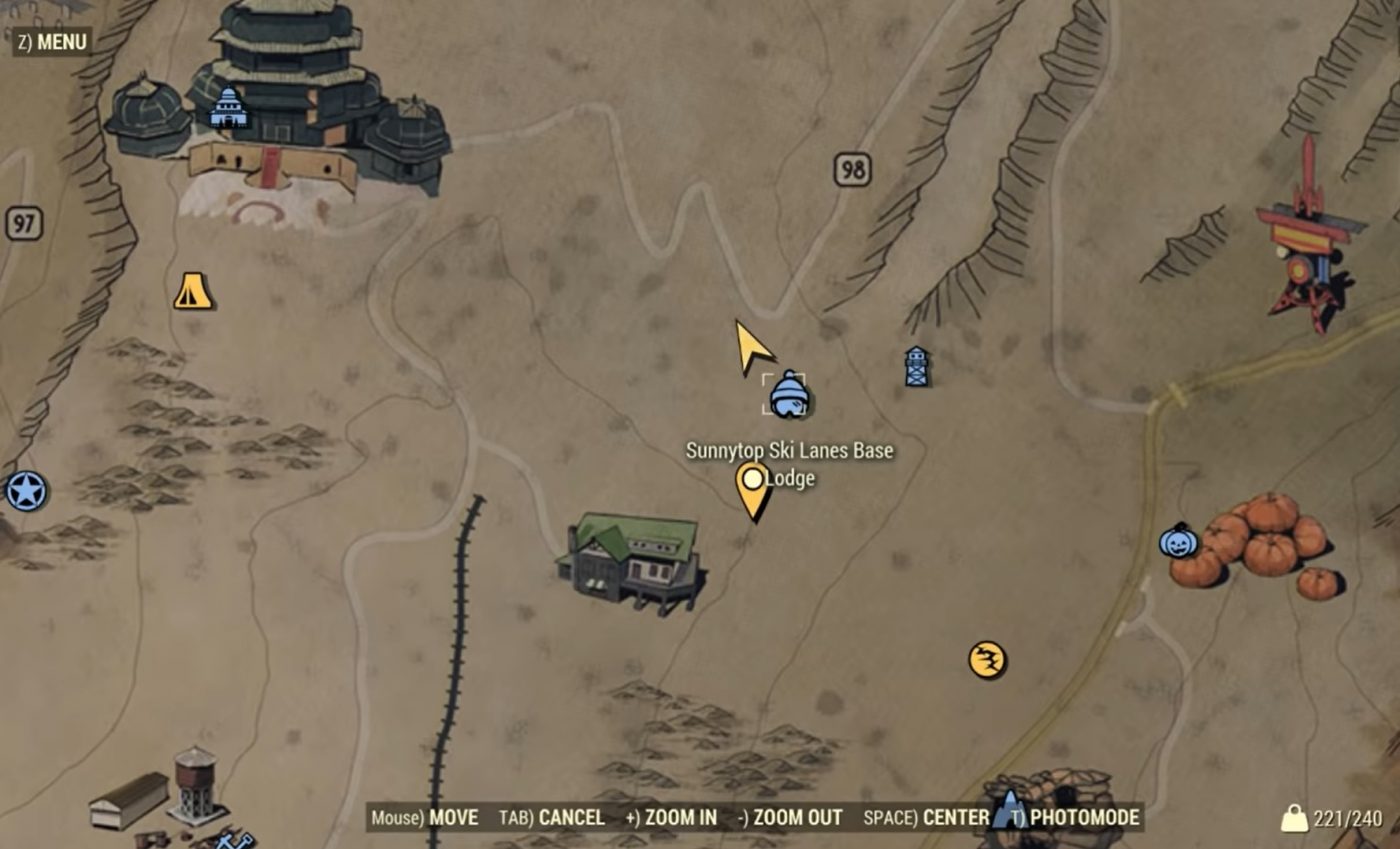Screen dimensions: 1400x849
Task: Choose the blue pumpkin location marker
Action: [1179, 541]
